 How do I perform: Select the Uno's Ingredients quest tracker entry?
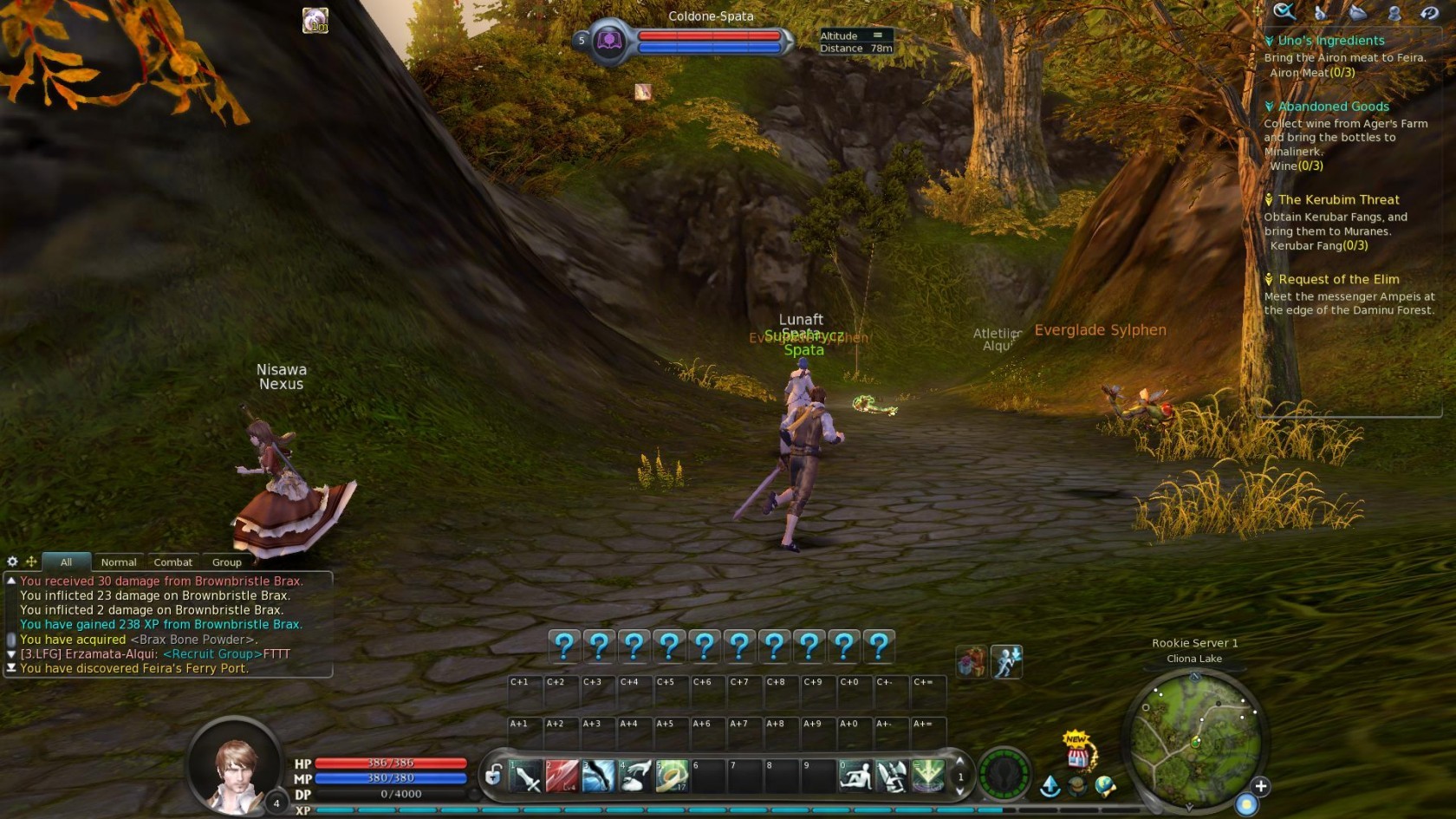click(x=1331, y=41)
